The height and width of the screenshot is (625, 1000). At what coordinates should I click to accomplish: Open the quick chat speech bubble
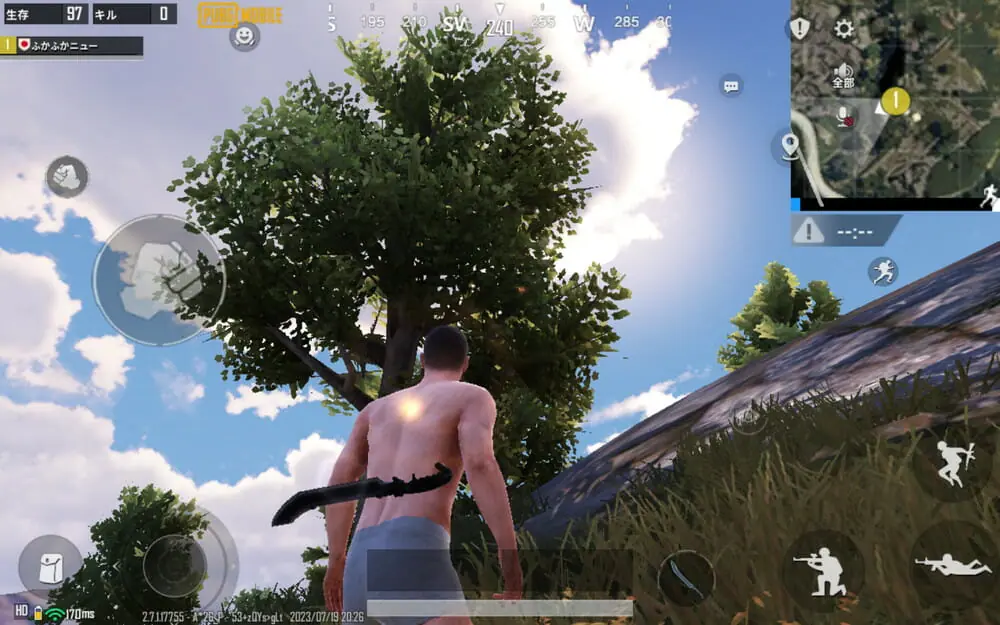(731, 86)
